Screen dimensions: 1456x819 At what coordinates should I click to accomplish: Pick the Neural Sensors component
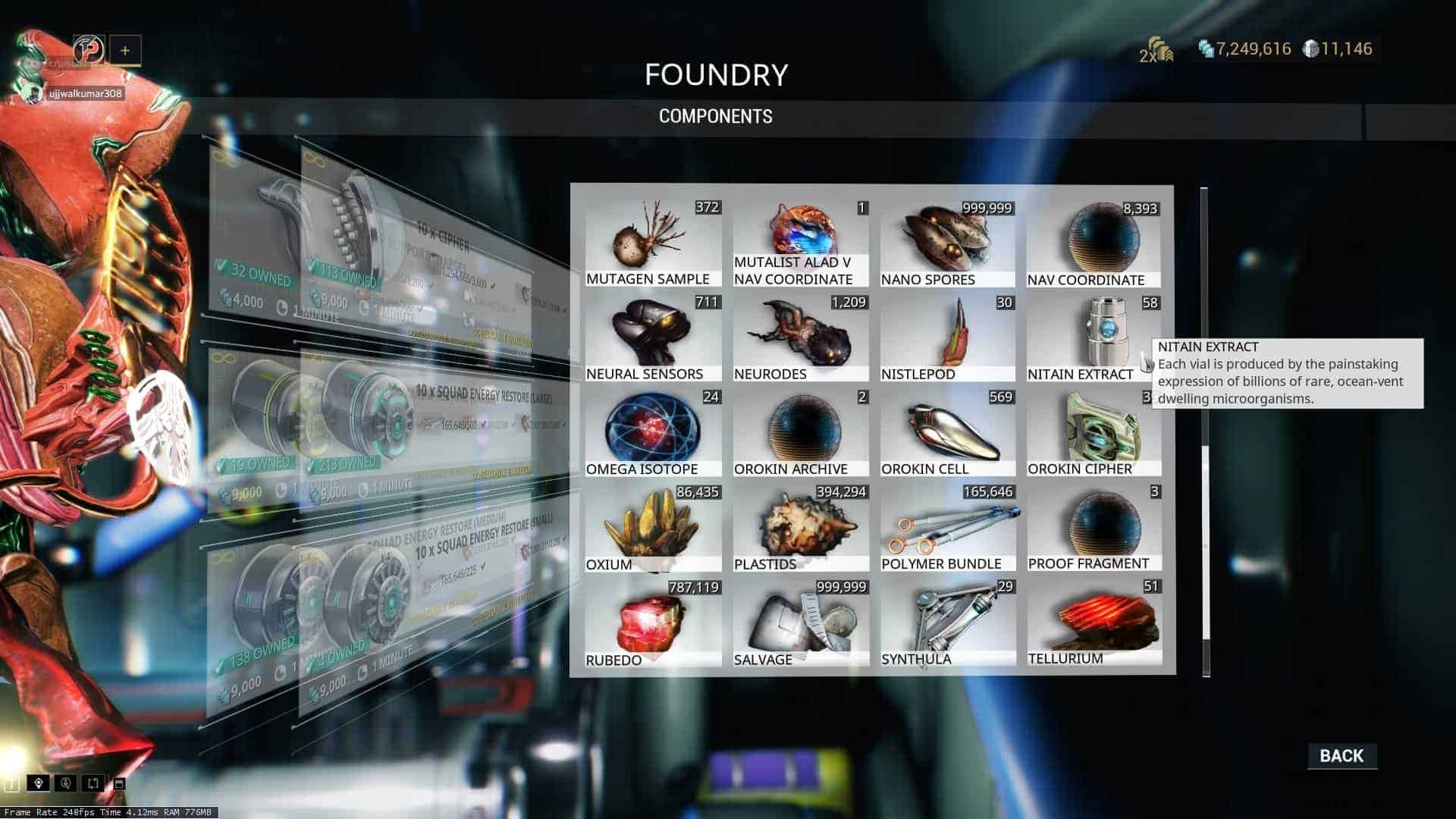[x=653, y=337]
